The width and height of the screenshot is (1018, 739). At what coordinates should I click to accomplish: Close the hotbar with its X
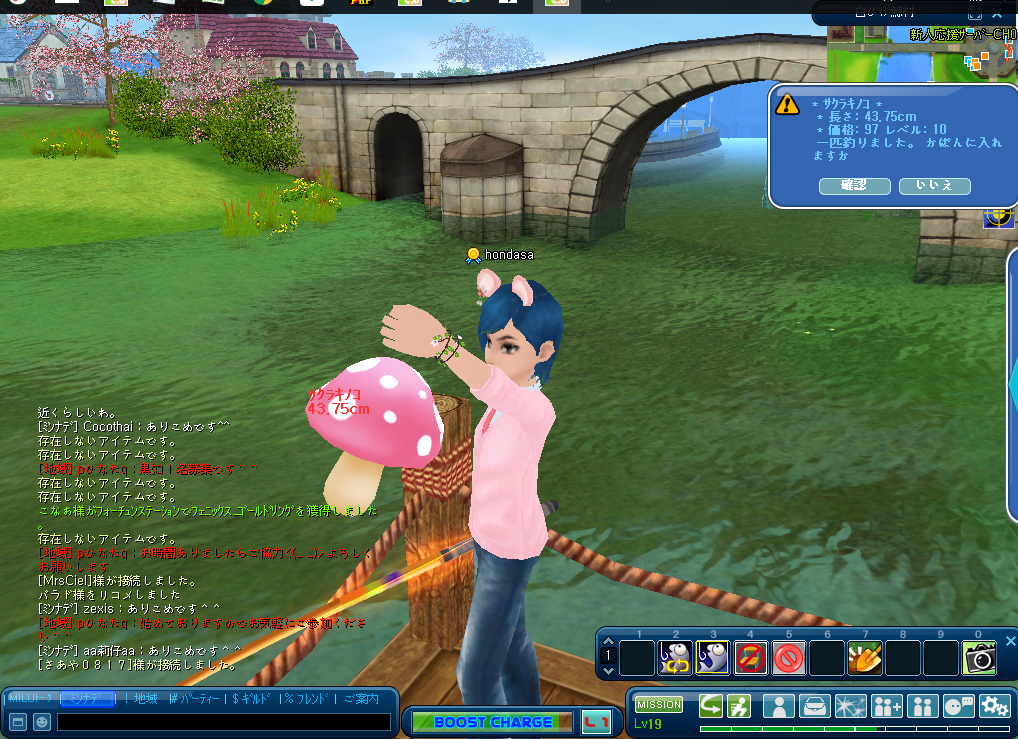[1010, 641]
